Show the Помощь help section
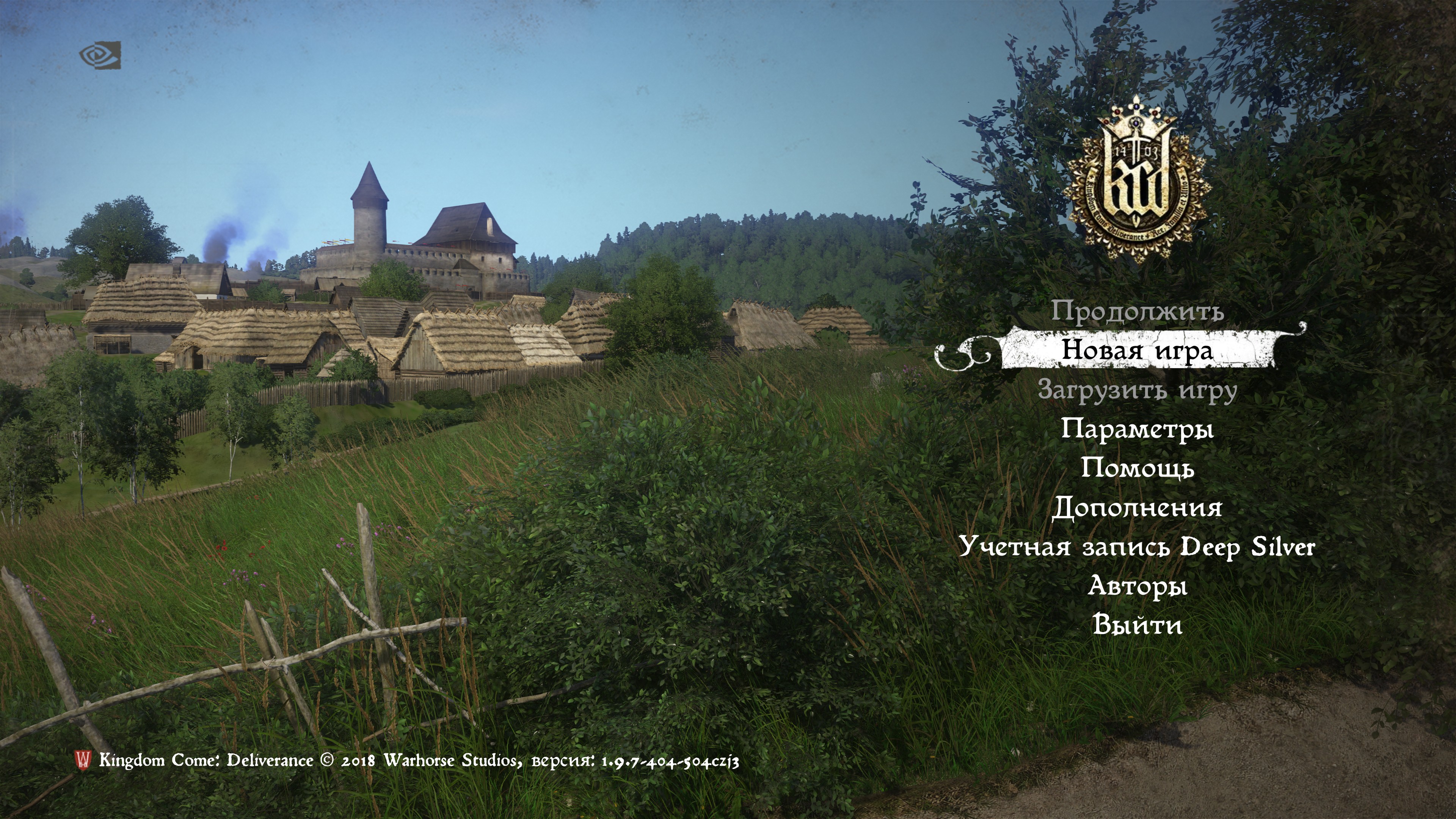 (x=1137, y=469)
